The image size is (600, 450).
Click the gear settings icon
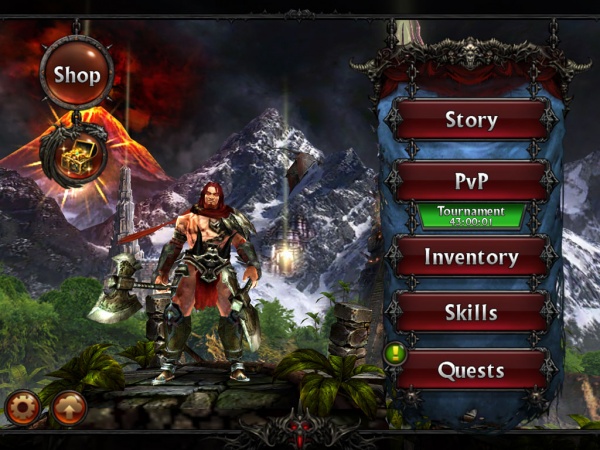22,407
